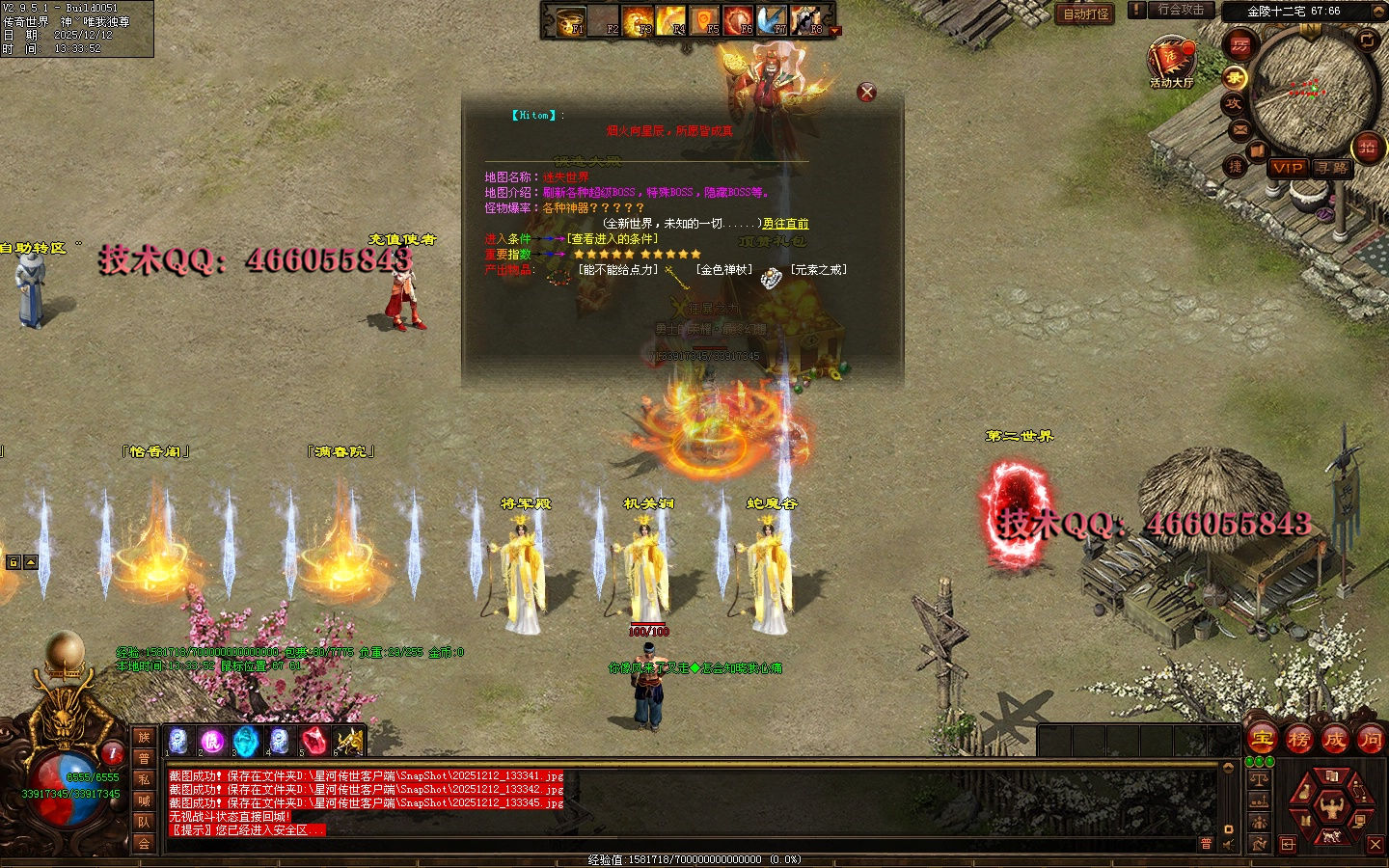Open the 榜 rankings round button
Viewport: 1389px width, 868px height.
(1298, 740)
